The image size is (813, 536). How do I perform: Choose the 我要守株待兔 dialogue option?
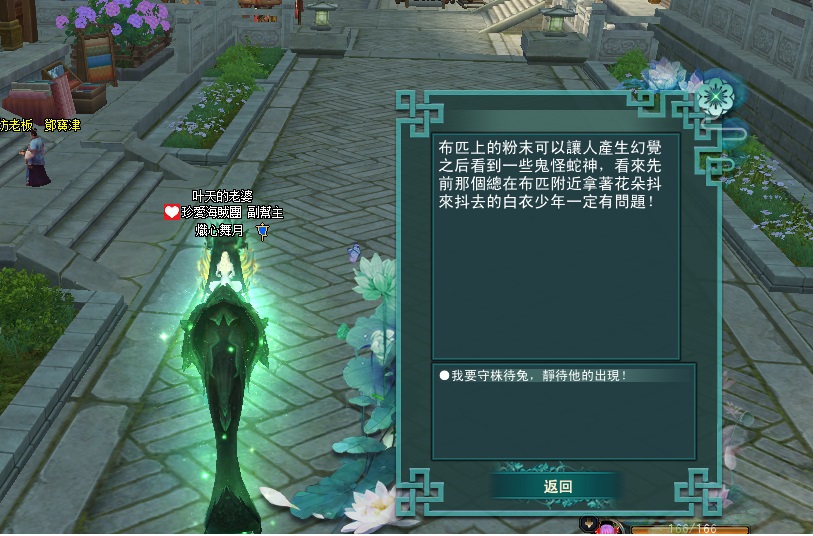[x=539, y=376]
